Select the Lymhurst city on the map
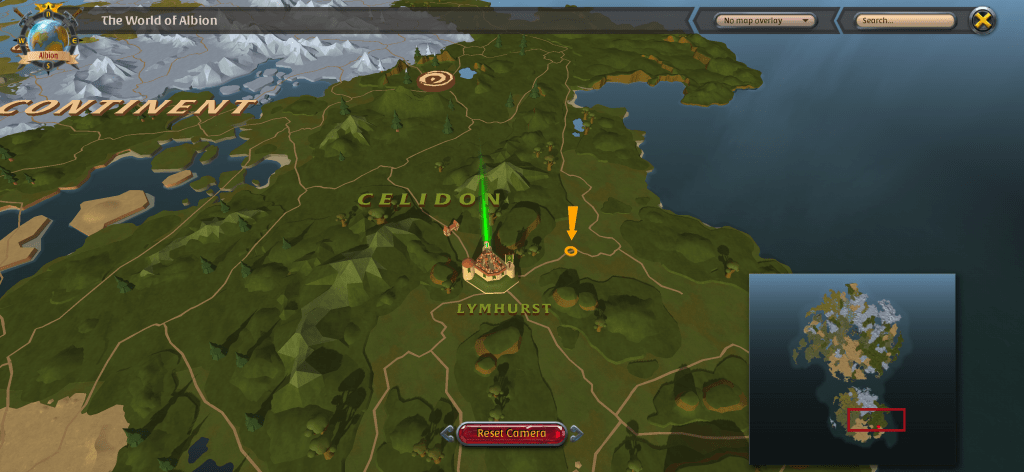 tap(488, 265)
